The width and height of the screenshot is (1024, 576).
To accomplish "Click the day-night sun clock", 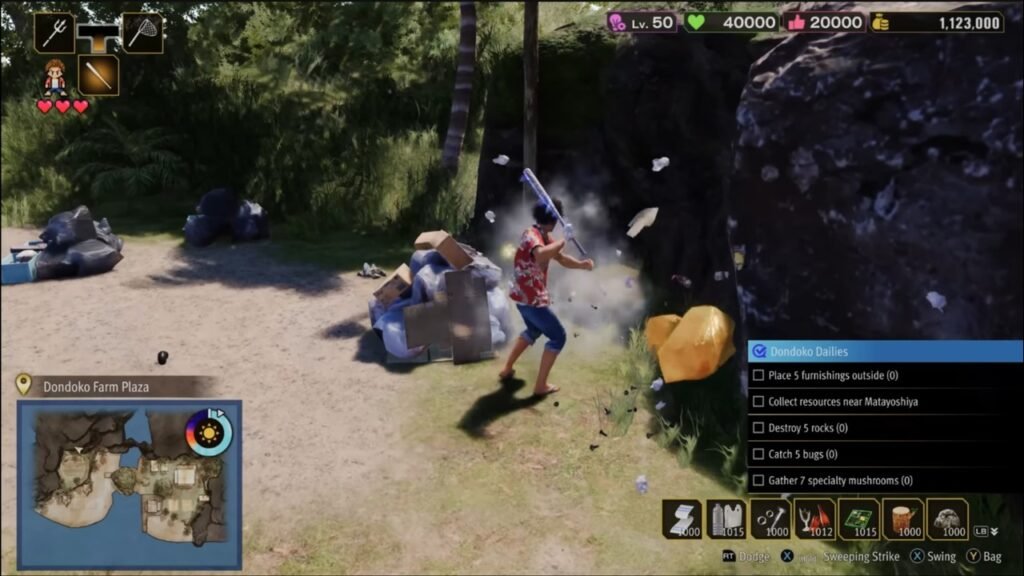I will click(x=208, y=432).
